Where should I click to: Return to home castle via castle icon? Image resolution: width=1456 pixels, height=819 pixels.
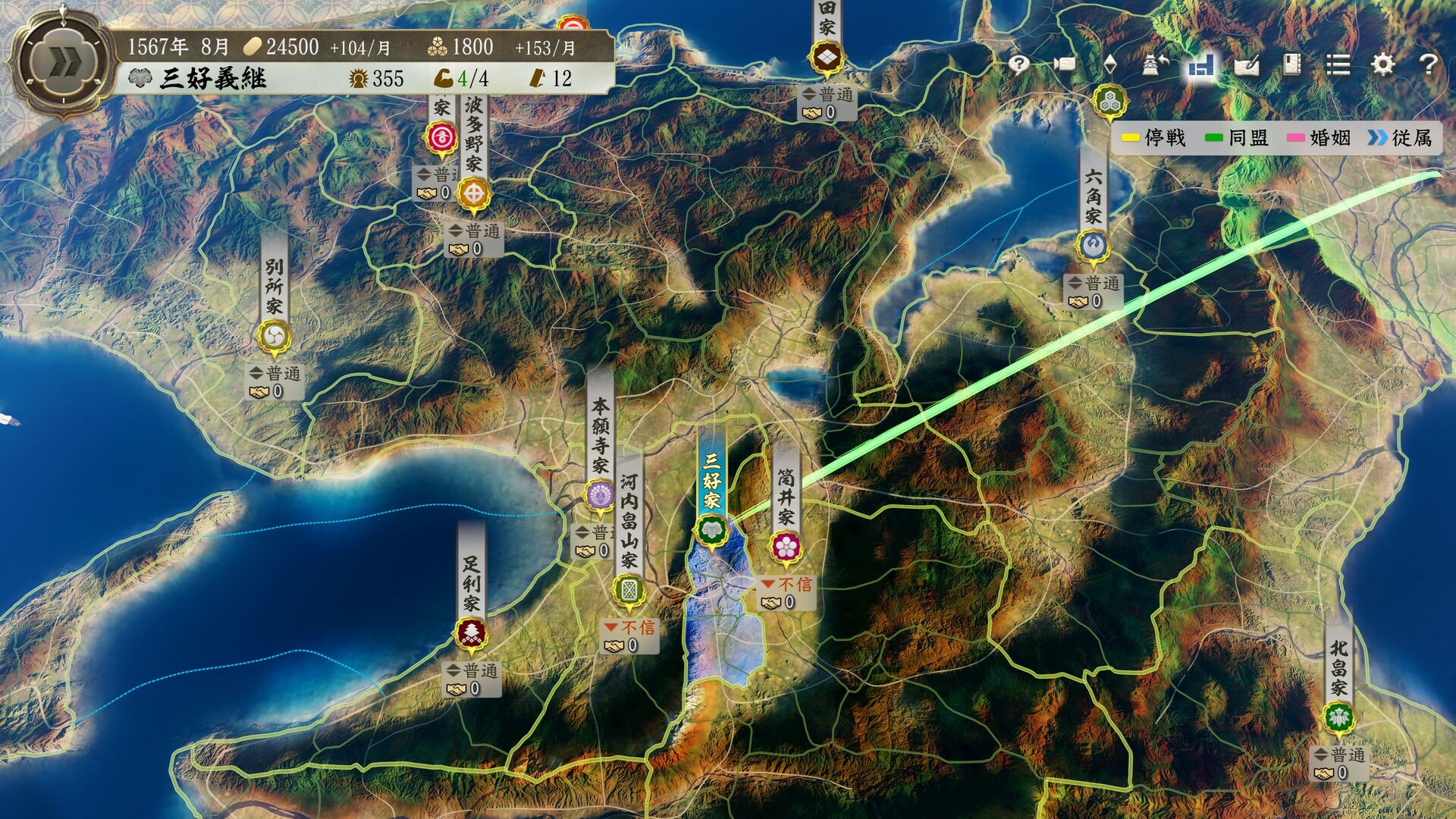point(1155,64)
